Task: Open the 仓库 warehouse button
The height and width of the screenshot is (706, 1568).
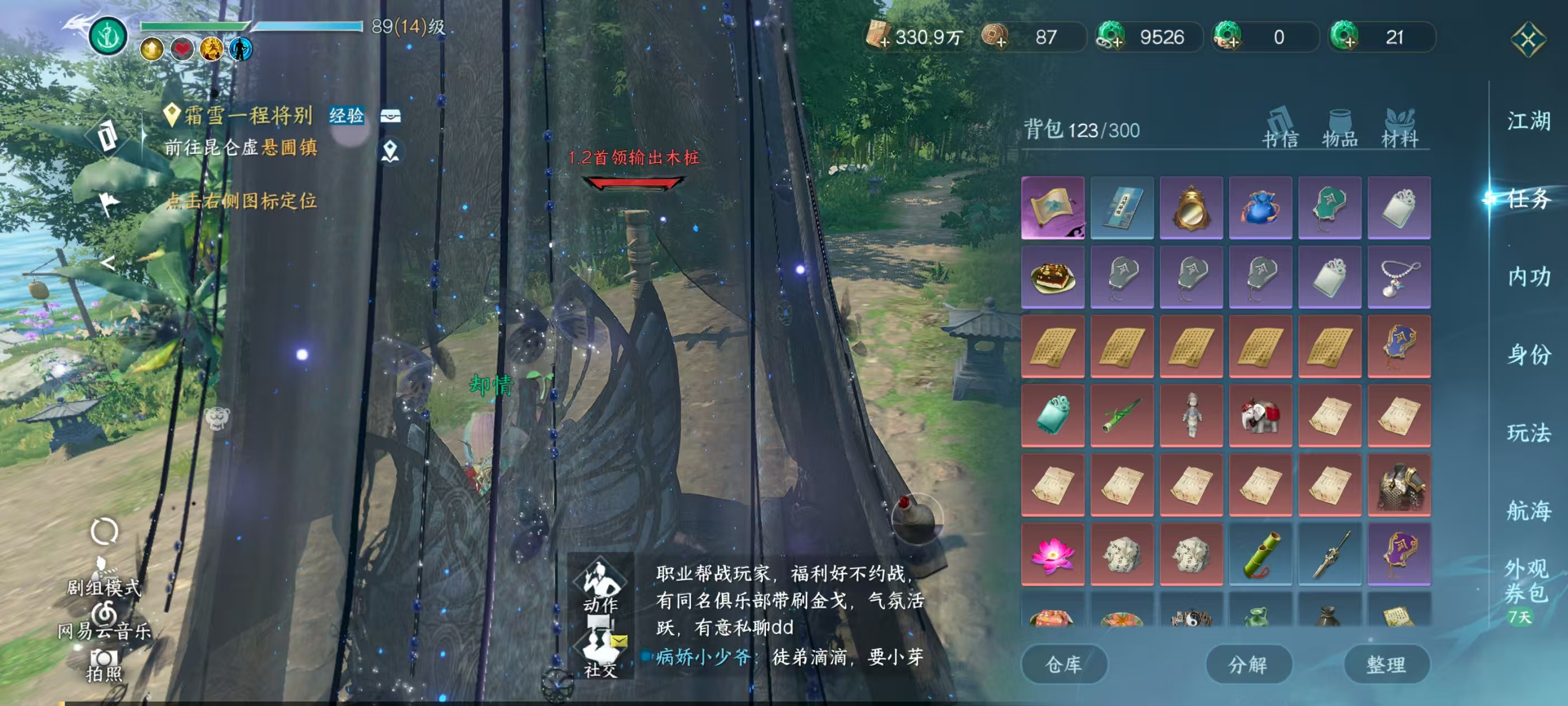Action: [1064, 665]
